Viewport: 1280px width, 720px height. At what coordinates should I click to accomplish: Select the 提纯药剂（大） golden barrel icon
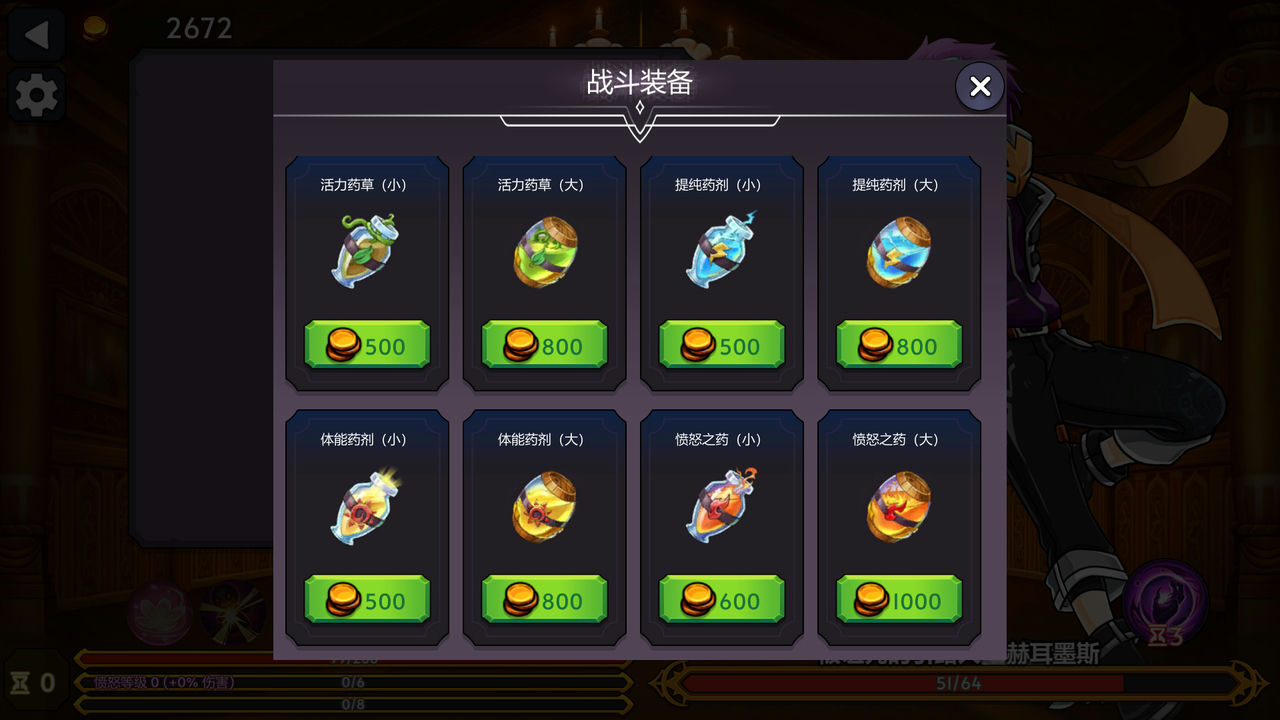[898, 252]
